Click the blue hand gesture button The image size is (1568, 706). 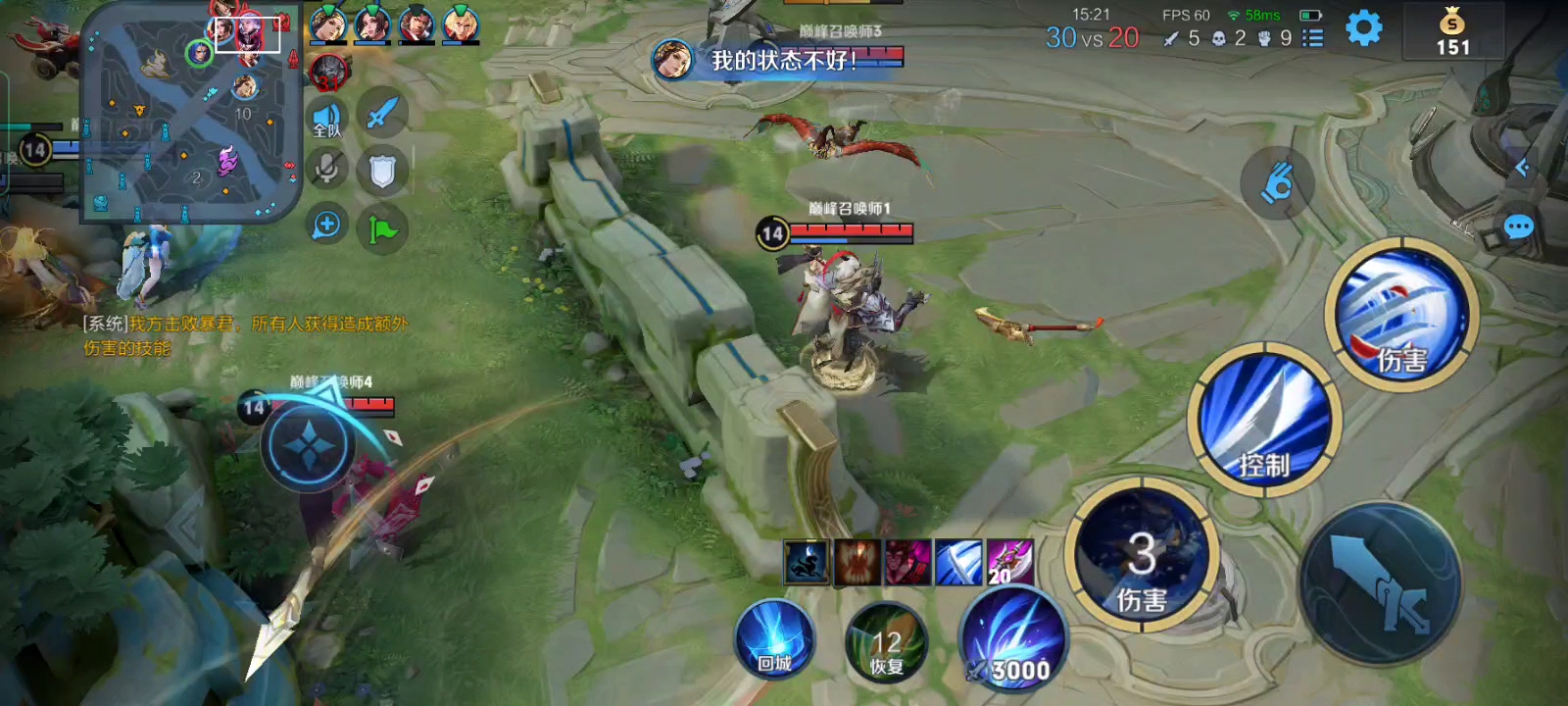1276,183
